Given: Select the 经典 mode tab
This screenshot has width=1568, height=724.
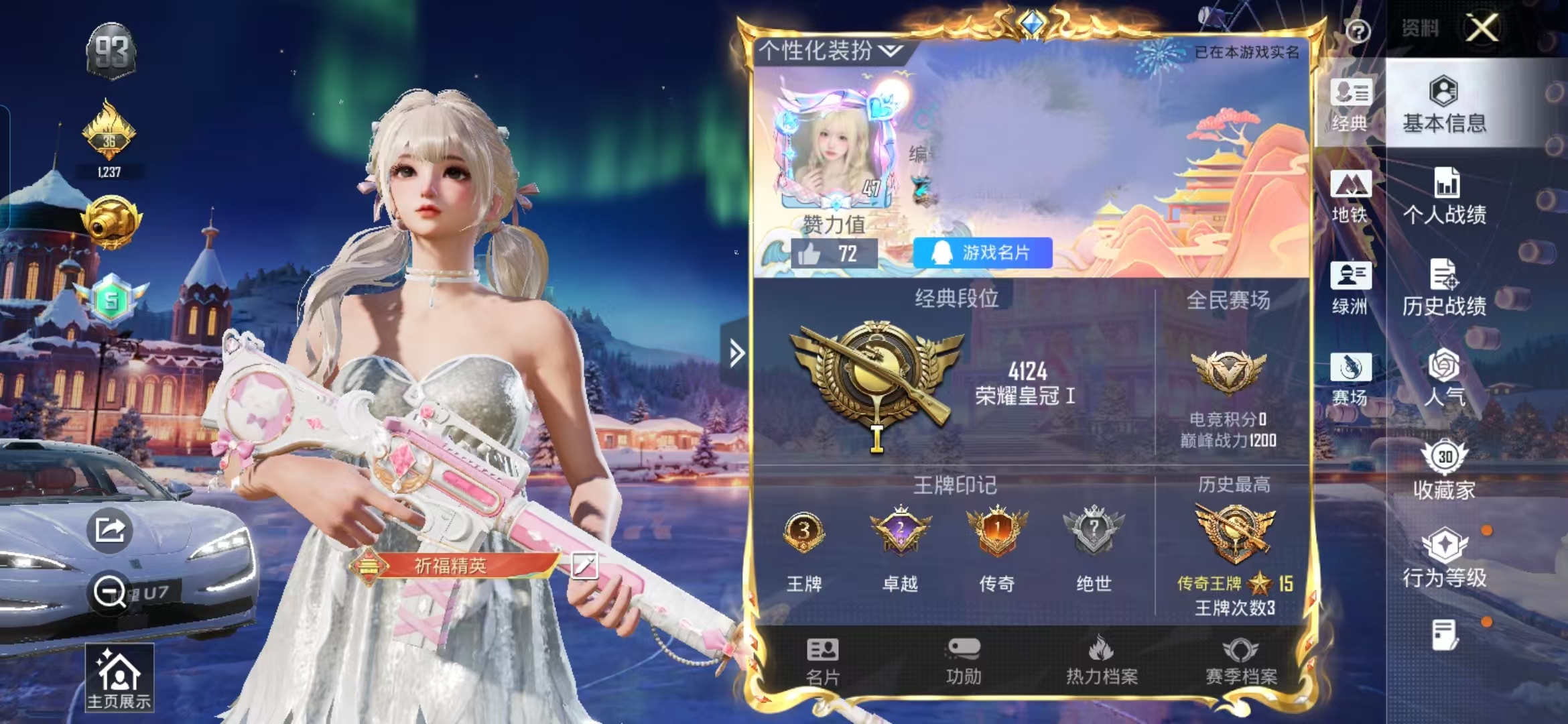Looking at the screenshot, I should point(1350,105).
